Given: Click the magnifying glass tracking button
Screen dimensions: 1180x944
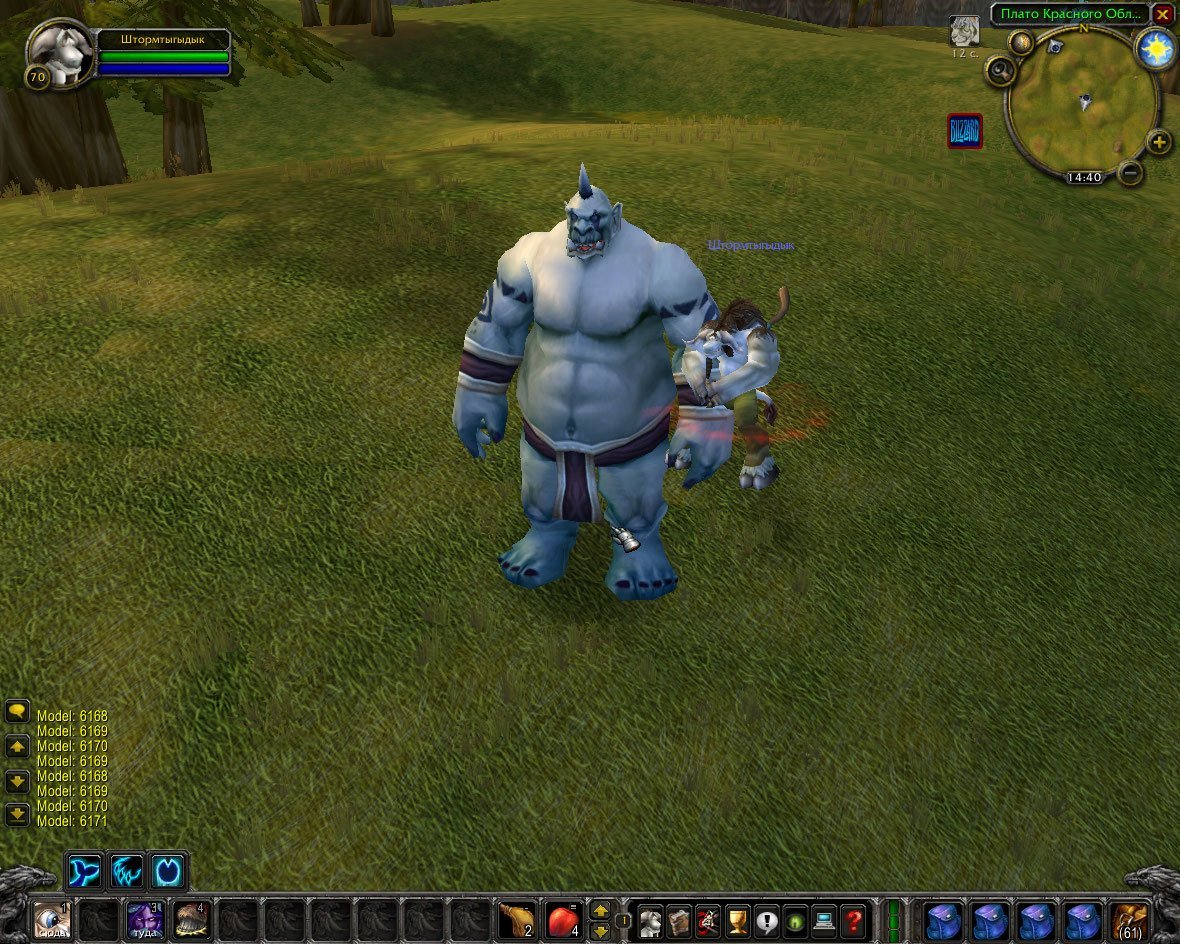Looking at the screenshot, I should click(x=1000, y=71).
